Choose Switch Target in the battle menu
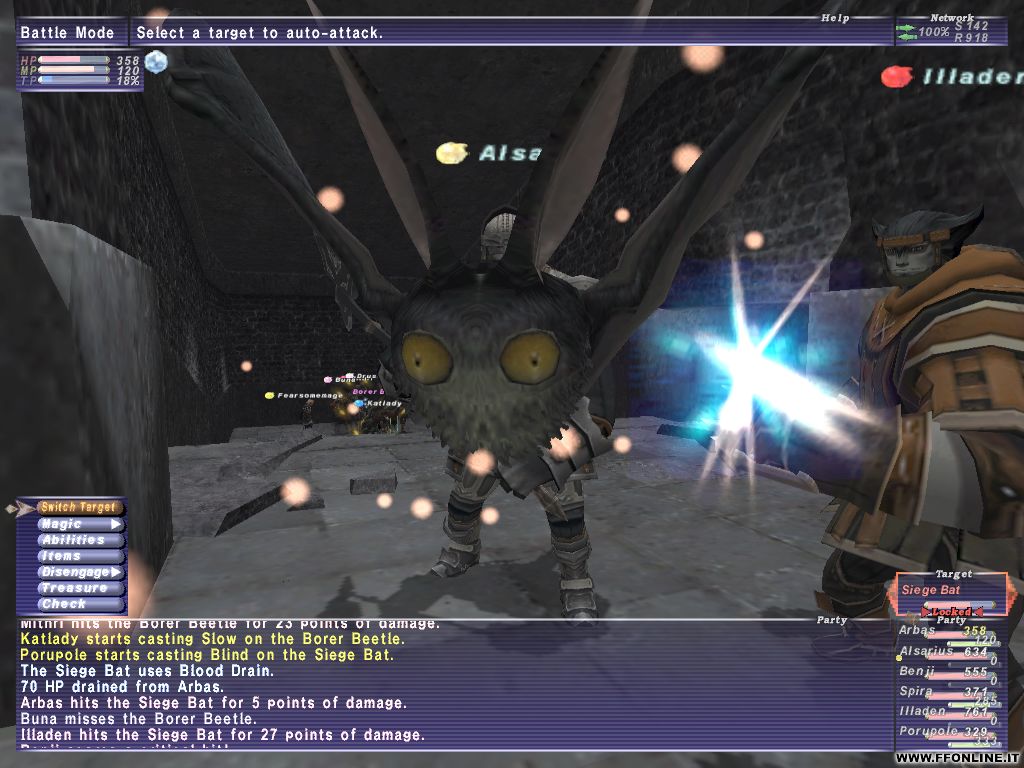The height and width of the screenshot is (768, 1024). point(78,508)
